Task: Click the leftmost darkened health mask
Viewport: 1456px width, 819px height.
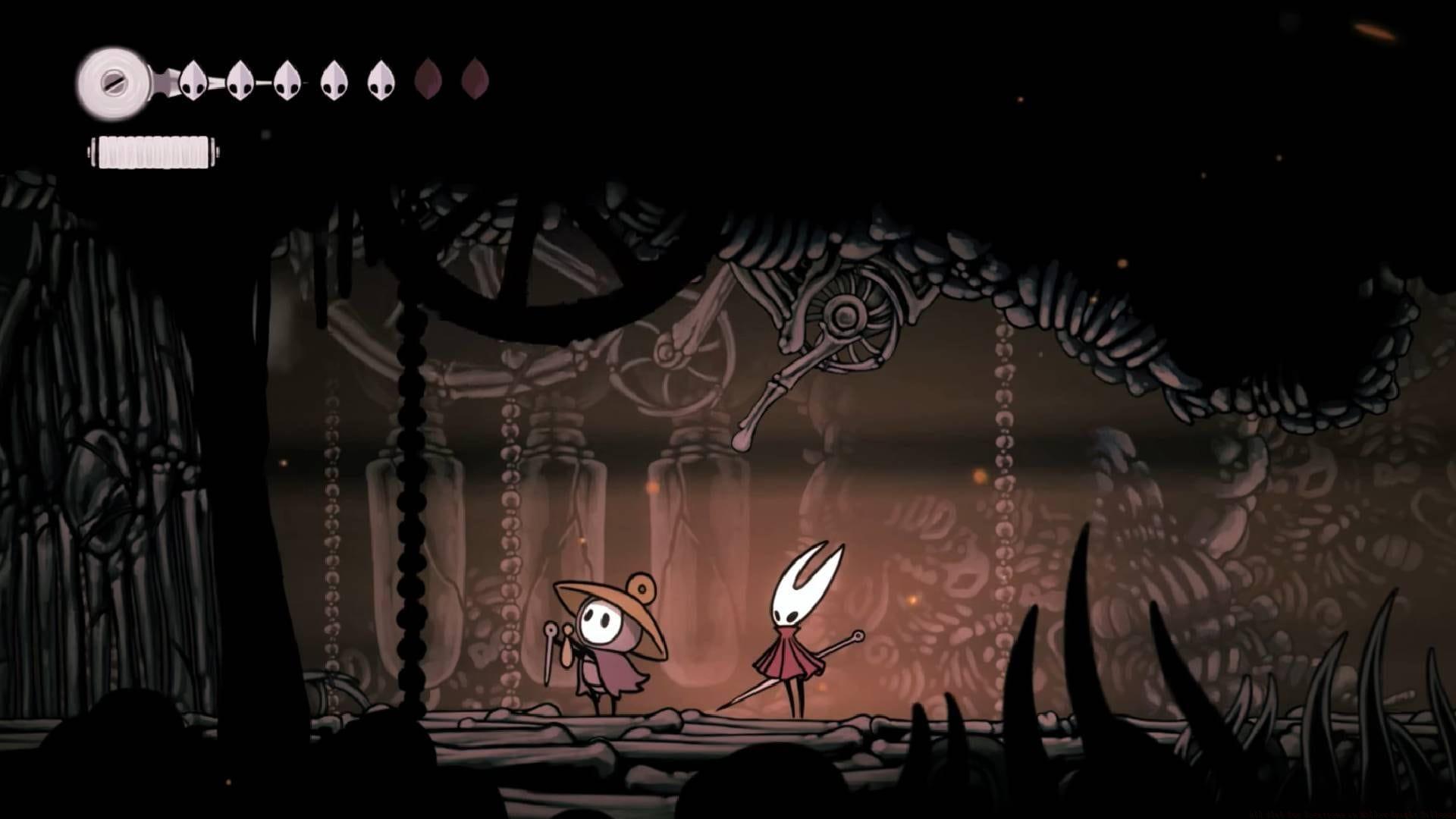Action: click(x=428, y=78)
